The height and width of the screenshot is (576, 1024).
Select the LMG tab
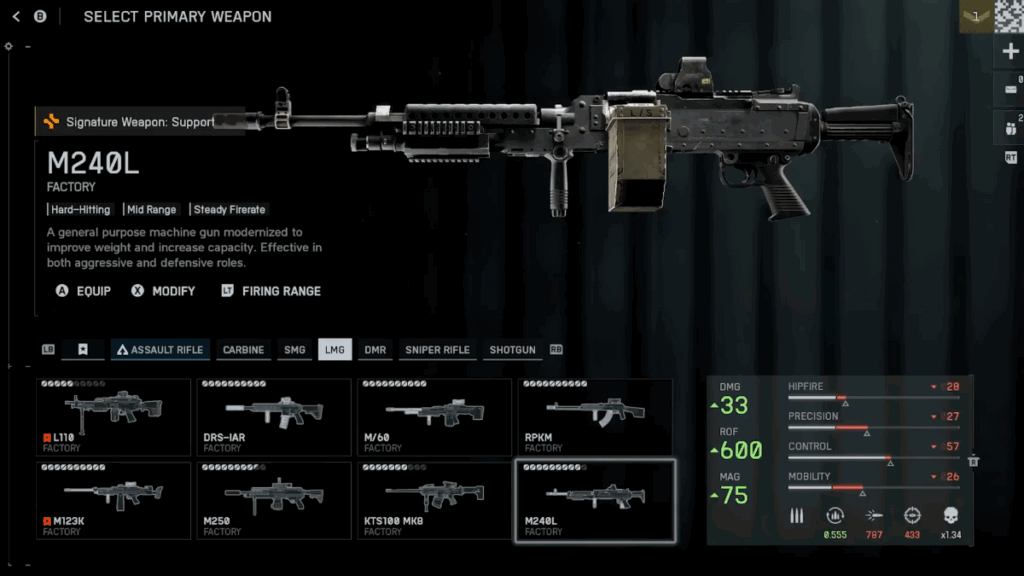click(334, 350)
